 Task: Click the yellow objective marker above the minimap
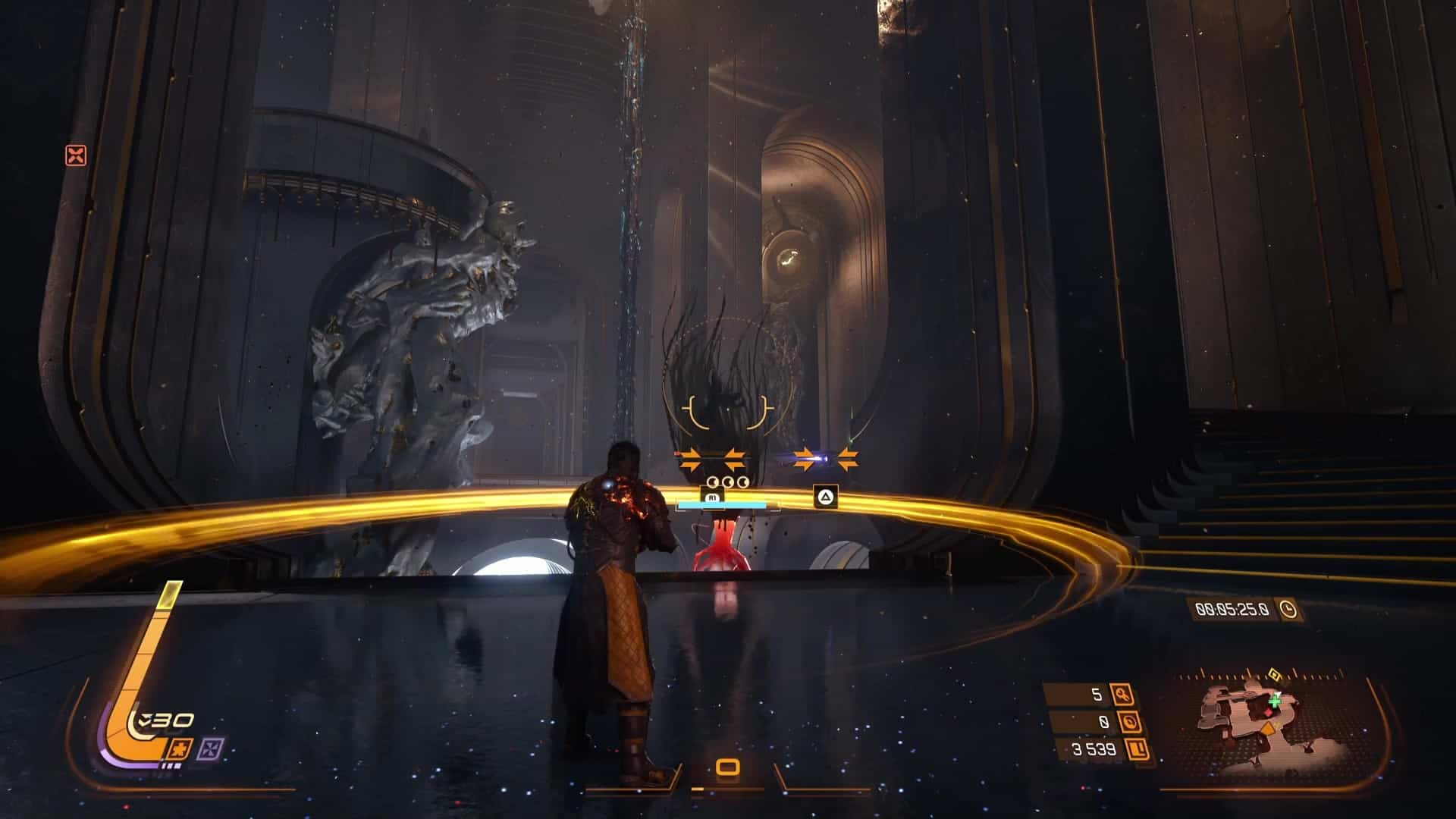click(x=1274, y=673)
